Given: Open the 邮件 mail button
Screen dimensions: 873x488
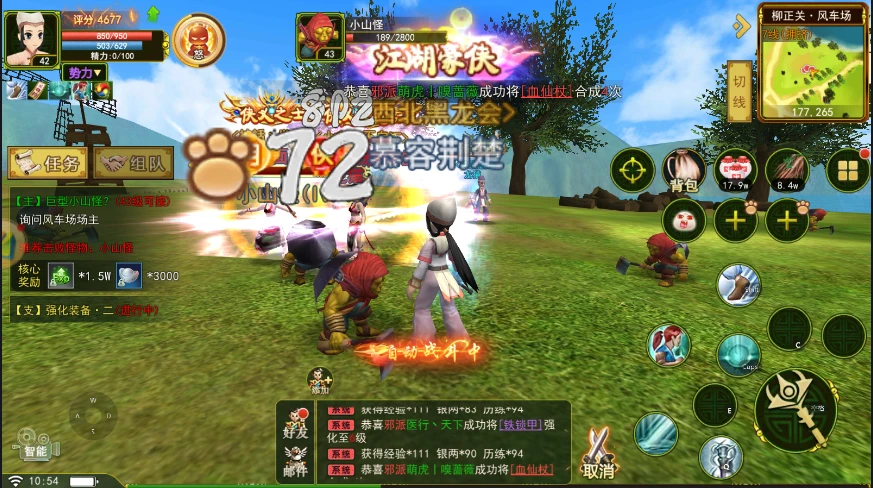Looking at the screenshot, I should (x=295, y=459).
